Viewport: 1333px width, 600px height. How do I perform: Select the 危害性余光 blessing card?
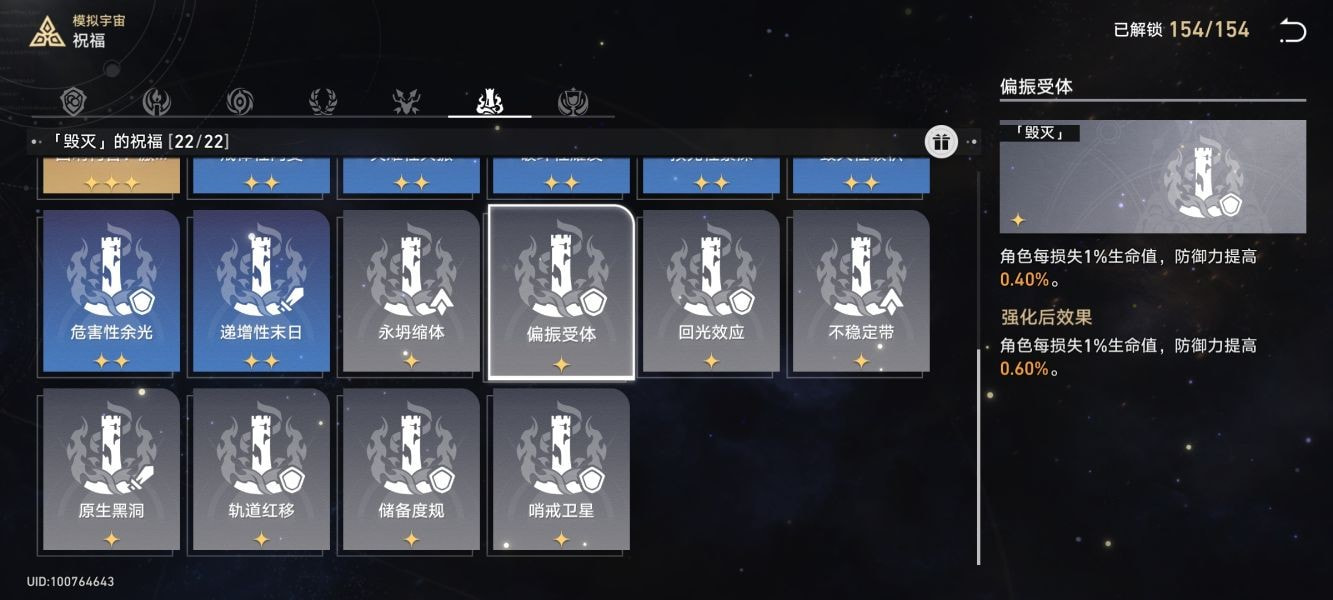(111, 291)
